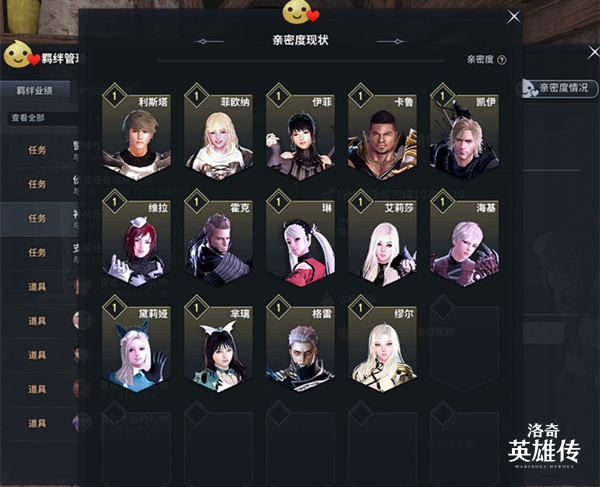Switch to the 羁绊业绩 tab

pyautogui.click(x=34, y=91)
